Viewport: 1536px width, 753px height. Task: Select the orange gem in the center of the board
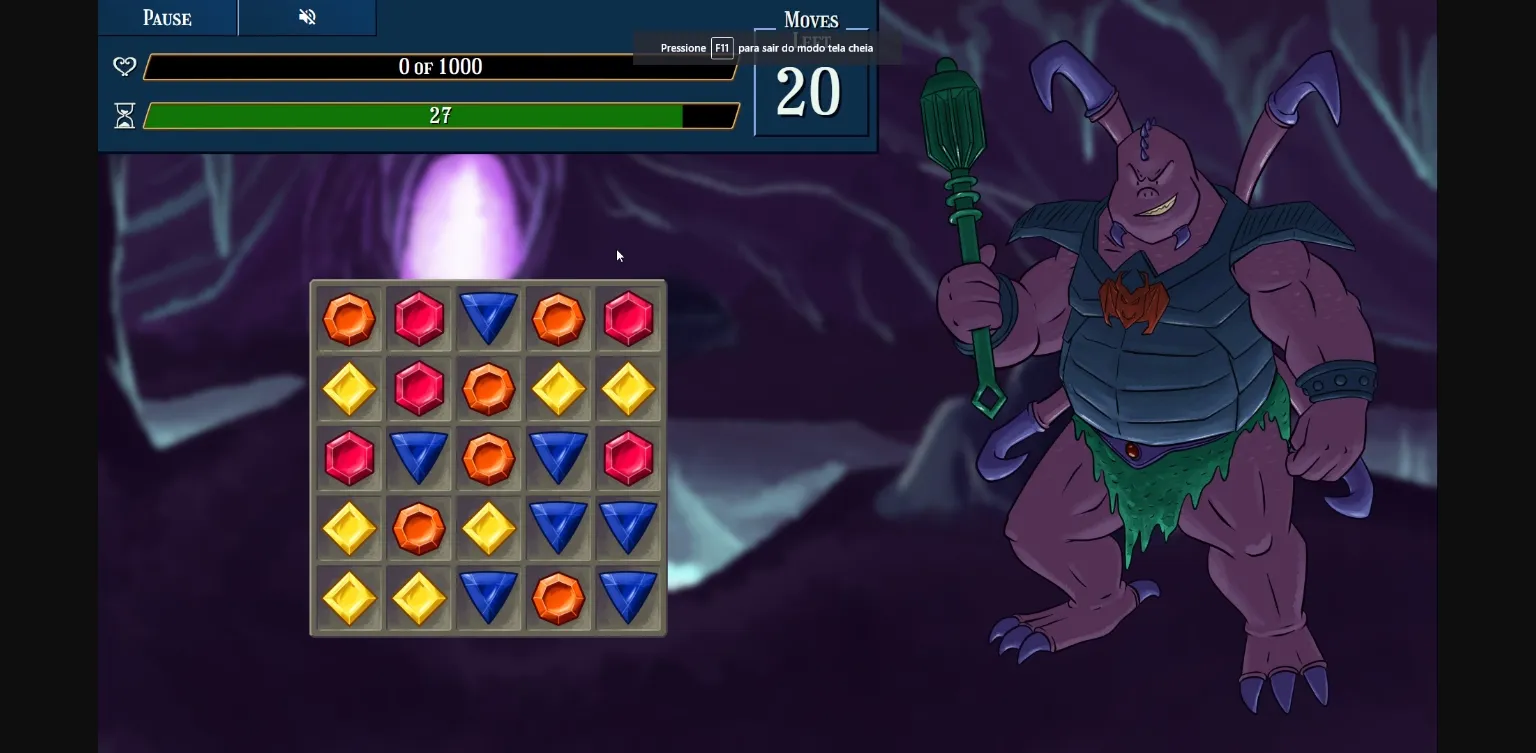point(489,459)
